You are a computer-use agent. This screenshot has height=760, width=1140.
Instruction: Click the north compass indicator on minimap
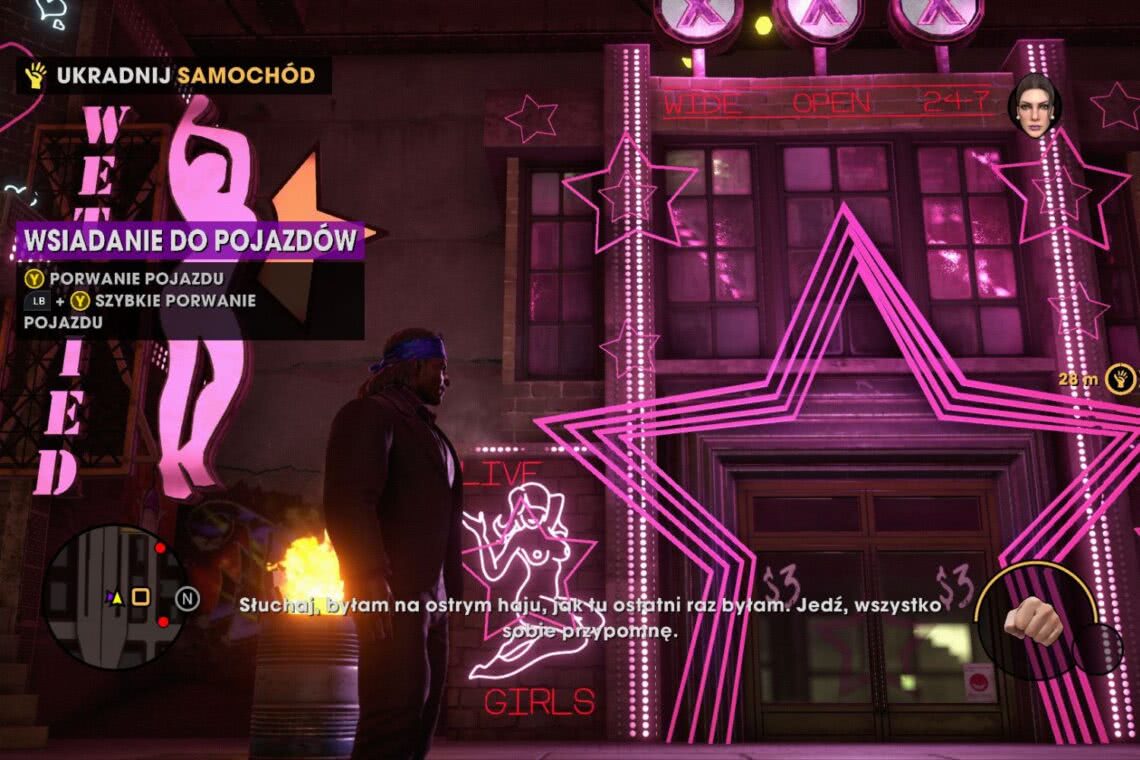pyautogui.click(x=187, y=598)
